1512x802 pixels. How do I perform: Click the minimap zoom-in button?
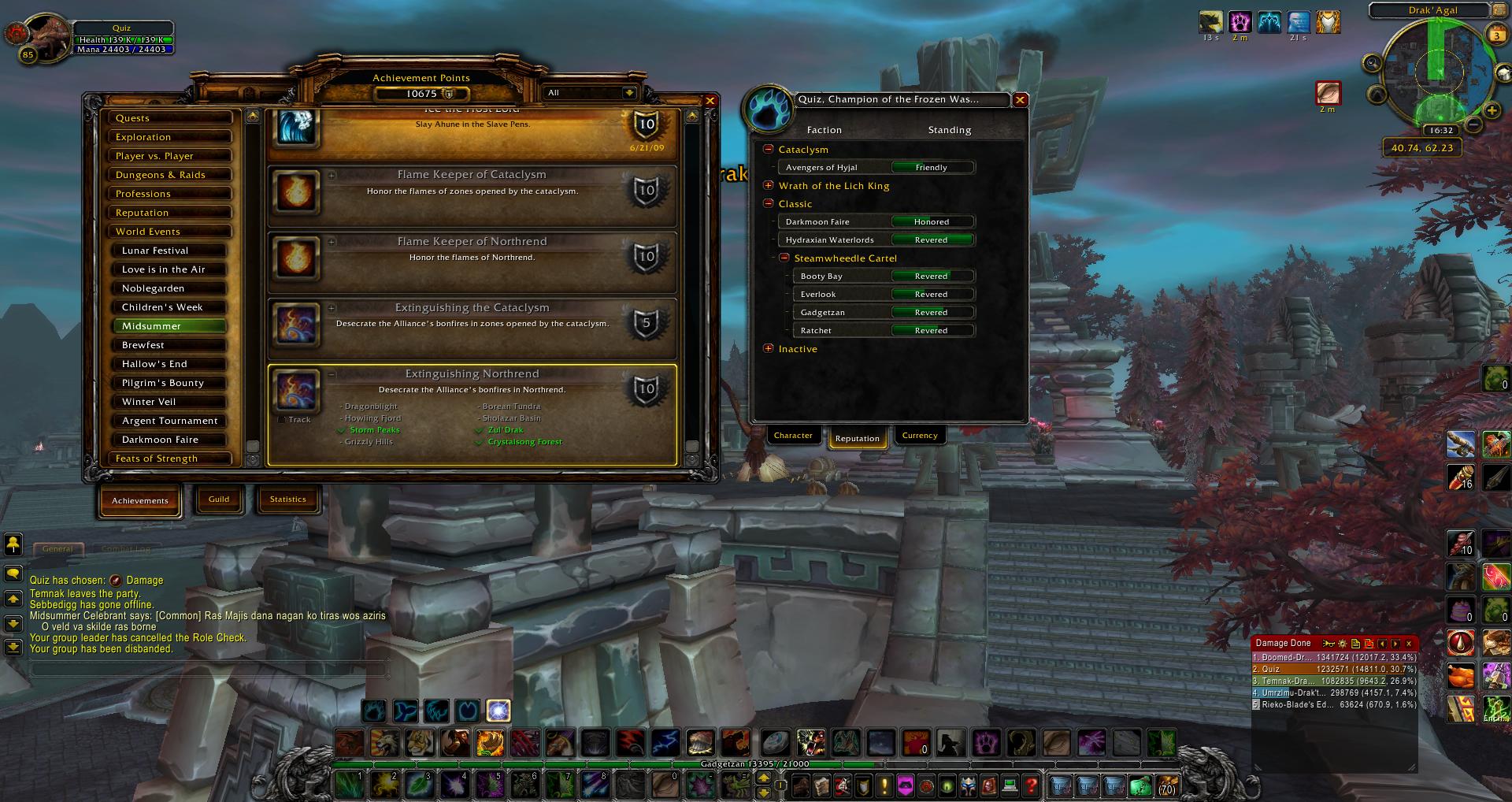[x=1492, y=110]
